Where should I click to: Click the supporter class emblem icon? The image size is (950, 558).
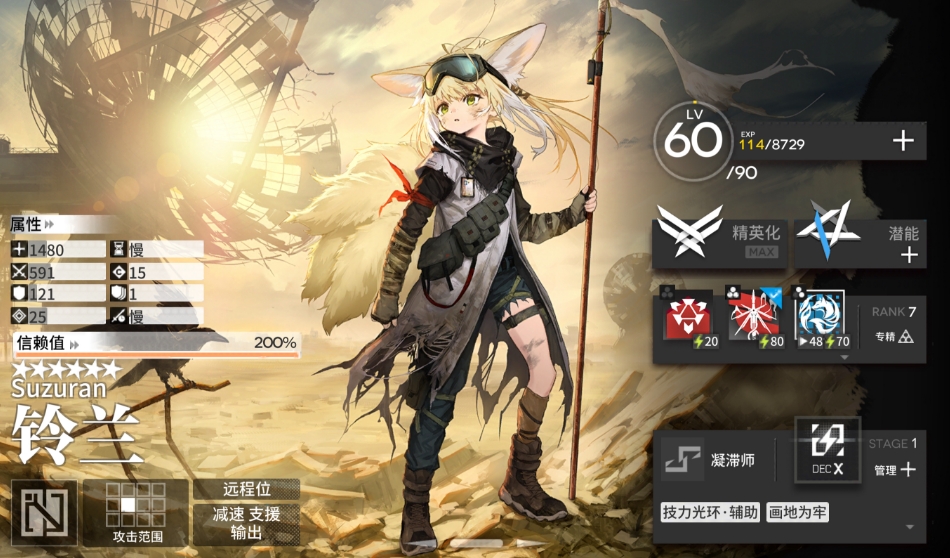44,512
